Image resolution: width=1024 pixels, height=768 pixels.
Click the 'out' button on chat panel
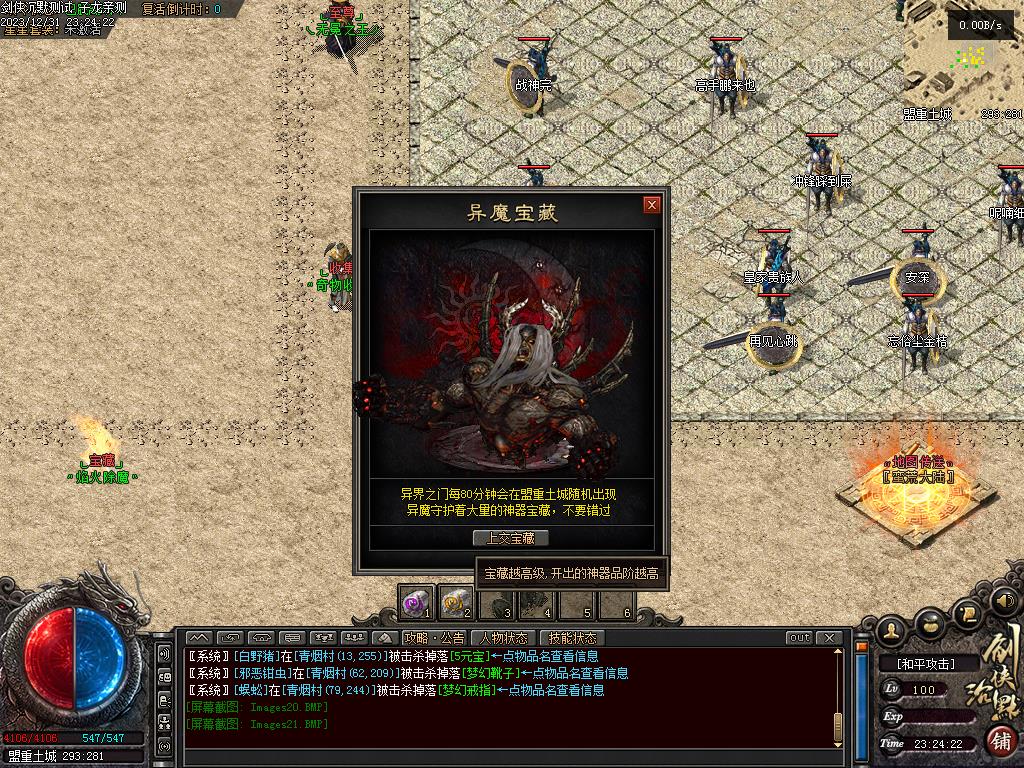point(799,638)
